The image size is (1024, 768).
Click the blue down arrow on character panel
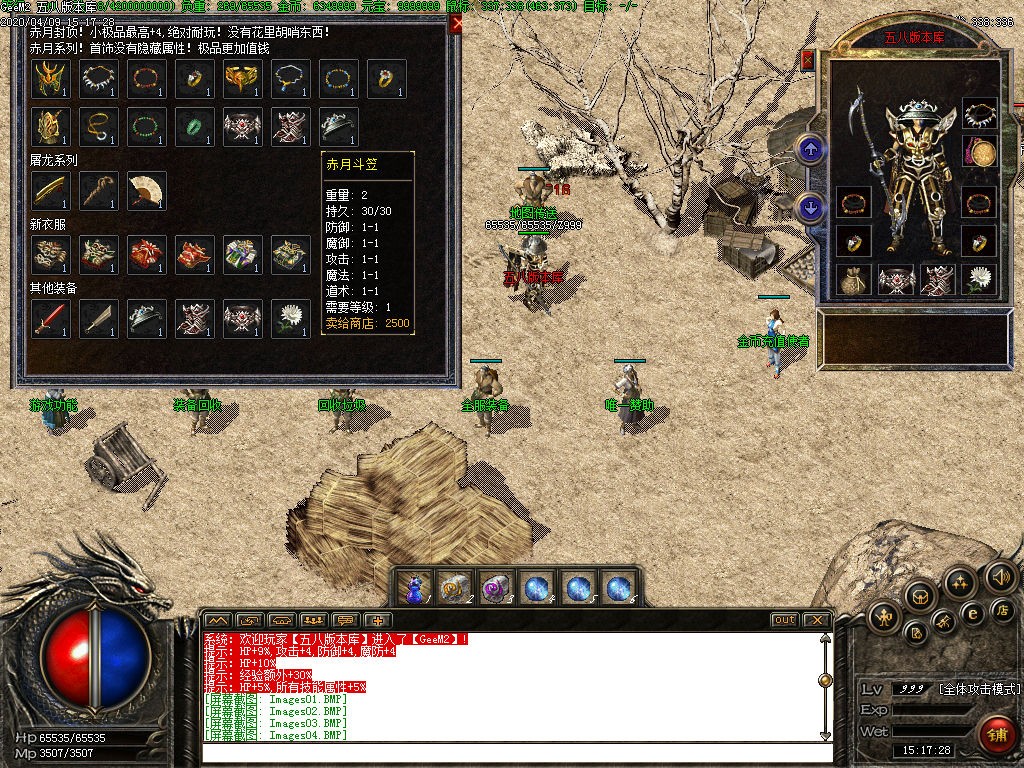[x=811, y=207]
